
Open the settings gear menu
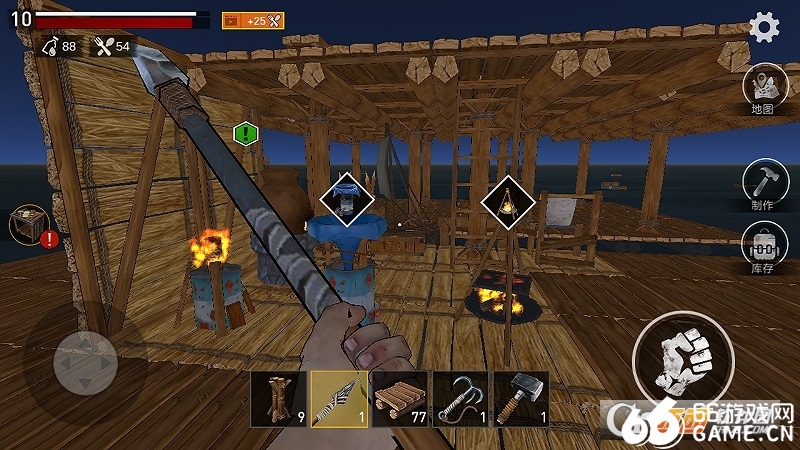764,27
